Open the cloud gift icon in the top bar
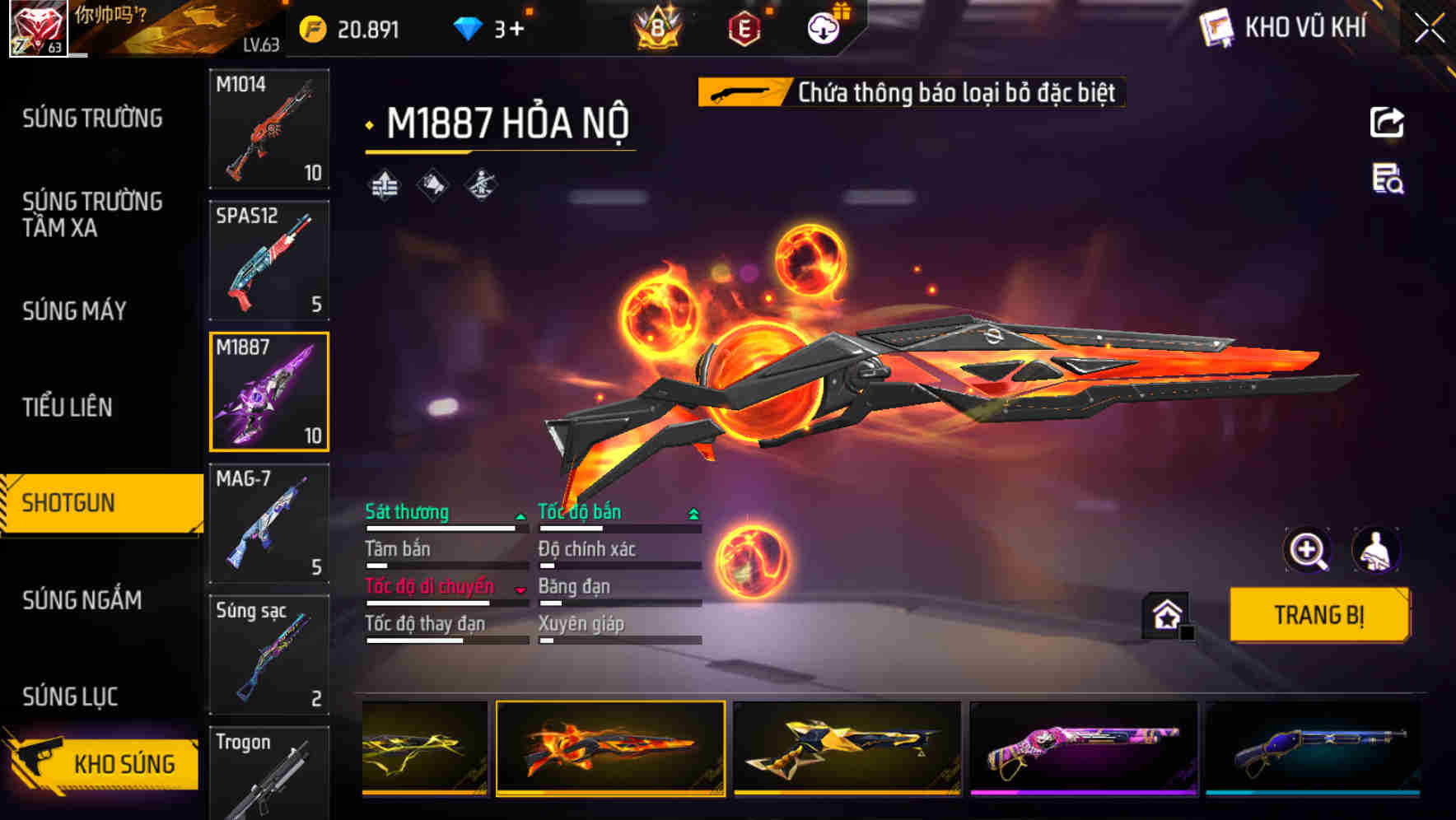The image size is (1456, 820). pyautogui.click(x=823, y=30)
